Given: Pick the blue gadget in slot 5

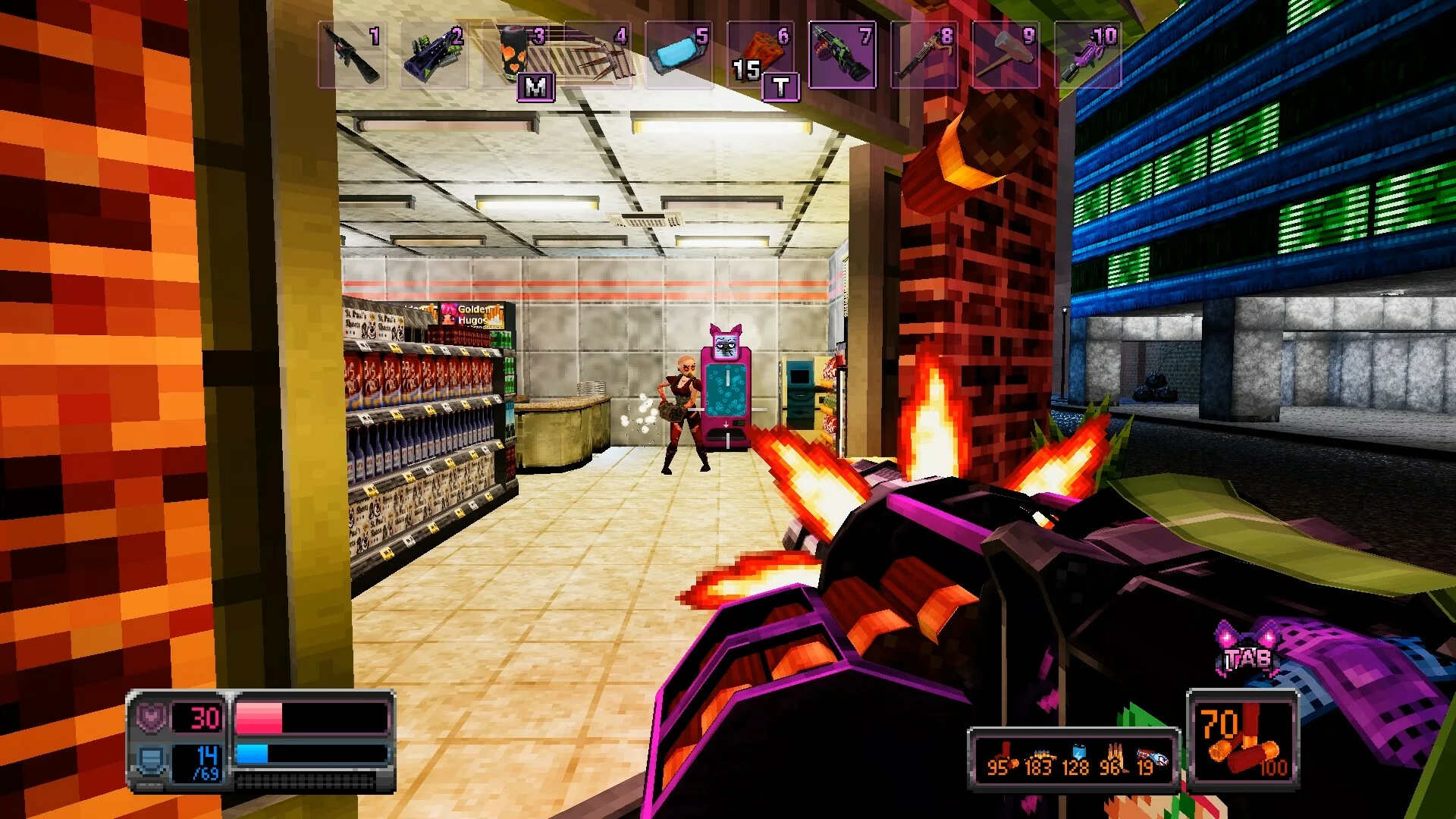Looking at the screenshot, I should [679, 55].
